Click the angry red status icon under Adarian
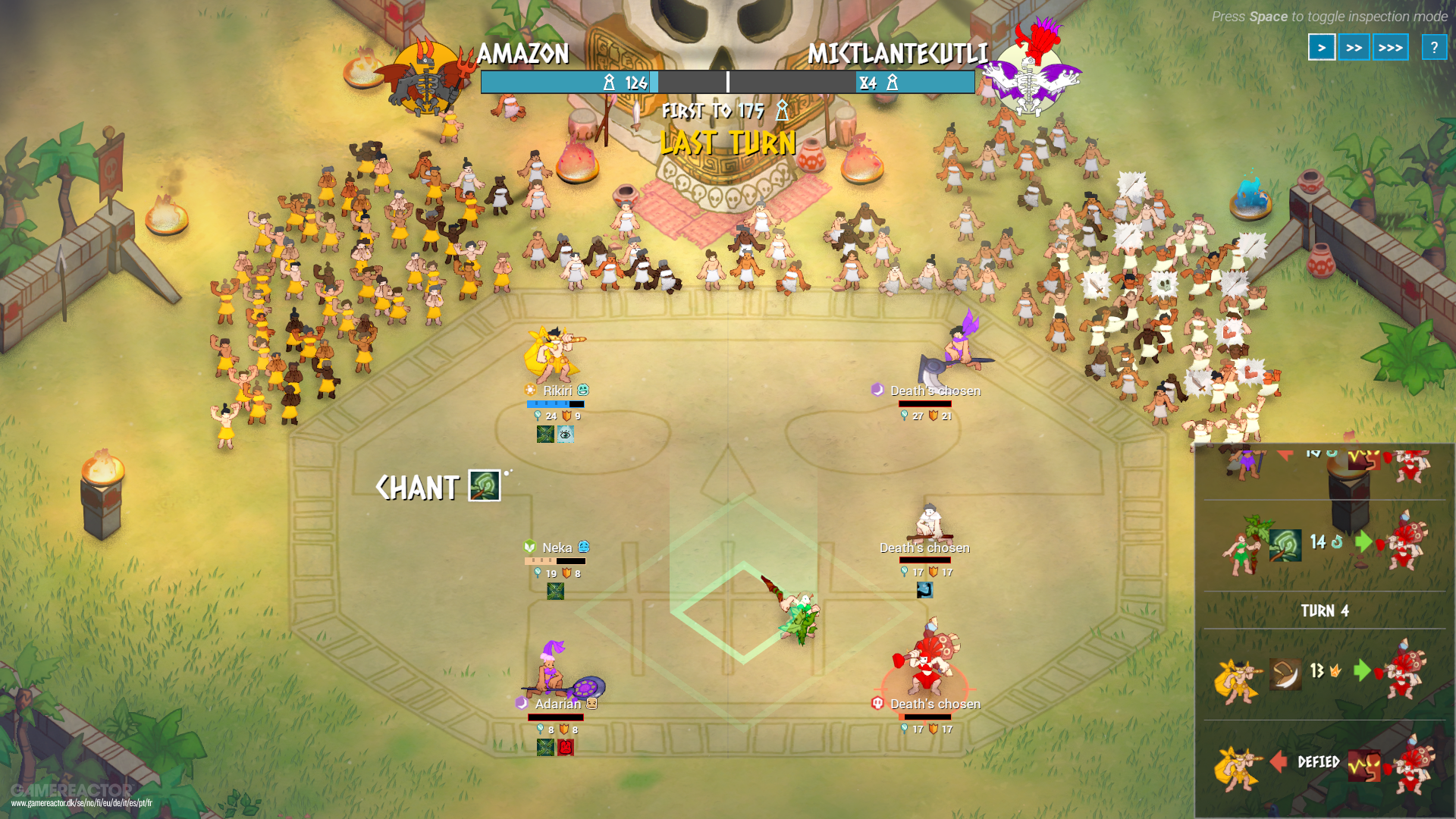 click(567, 747)
